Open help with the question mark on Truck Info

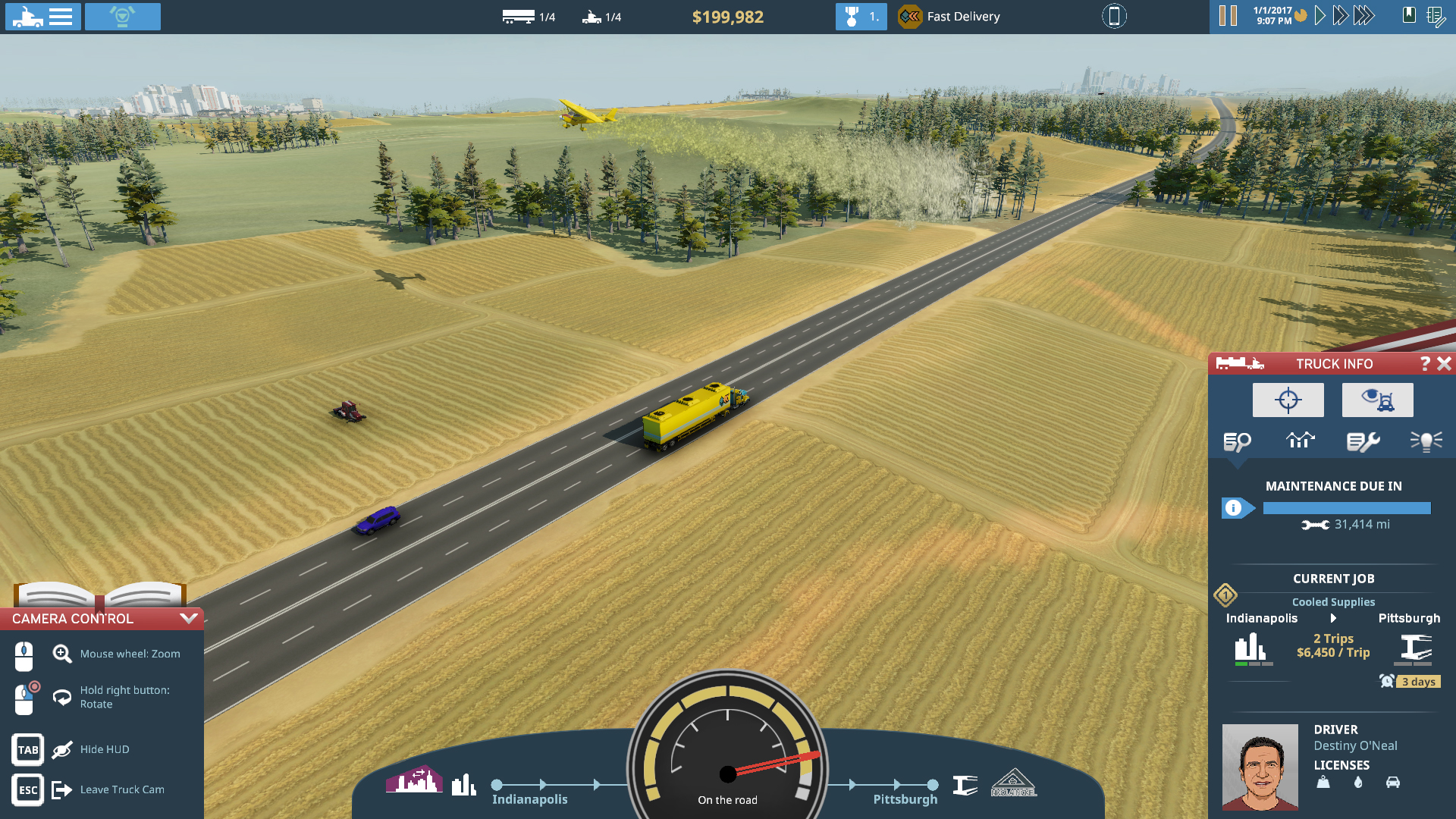click(1424, 363)
